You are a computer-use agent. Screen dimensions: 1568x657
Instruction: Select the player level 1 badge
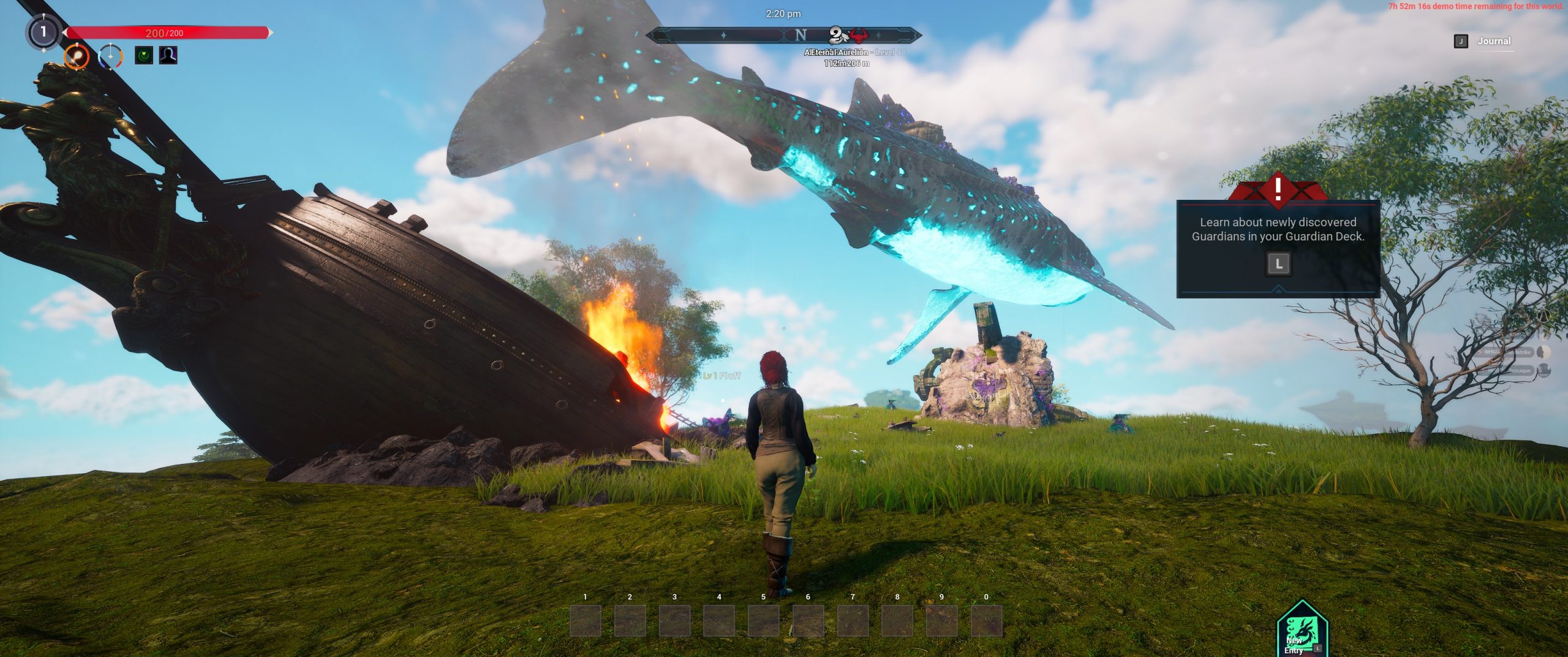[43, 32]
